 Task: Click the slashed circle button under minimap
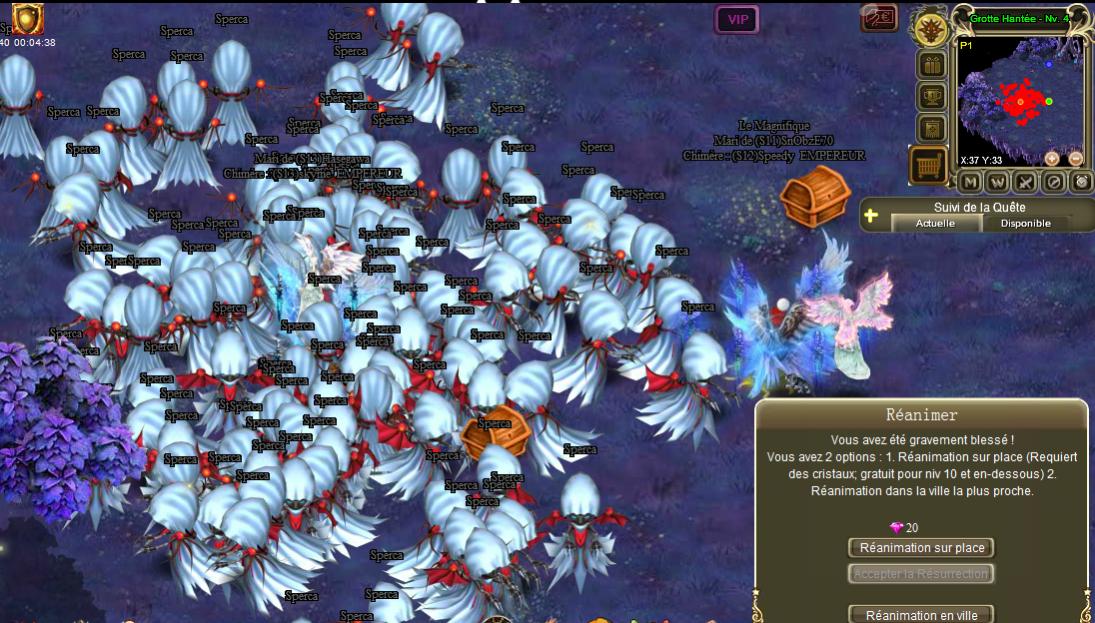pyautogui.click(x=1054, y=182)
